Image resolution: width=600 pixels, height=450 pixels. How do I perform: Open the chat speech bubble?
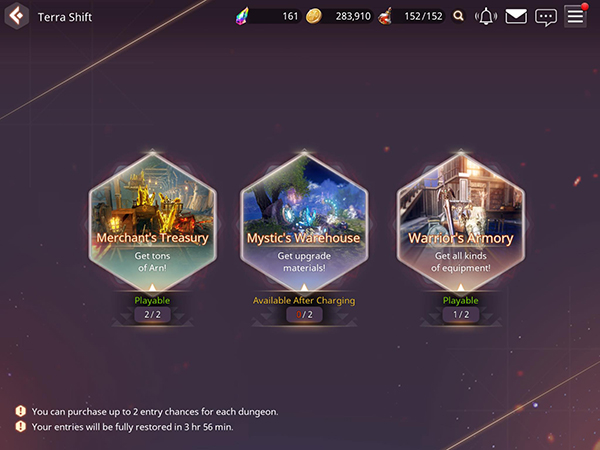pos(545,16)
